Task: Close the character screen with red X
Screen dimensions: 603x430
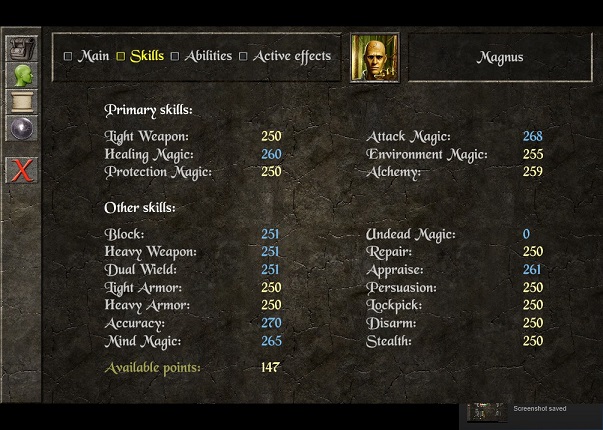Action: pyautogui.click(x=22, y=169)
